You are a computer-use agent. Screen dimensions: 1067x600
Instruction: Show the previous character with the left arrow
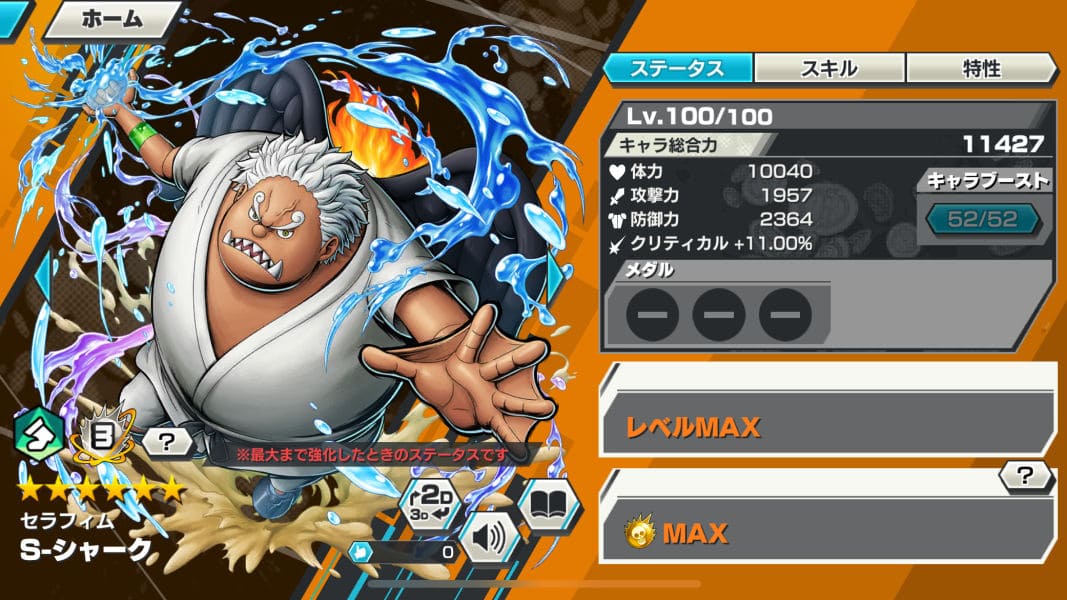(42, 275)
